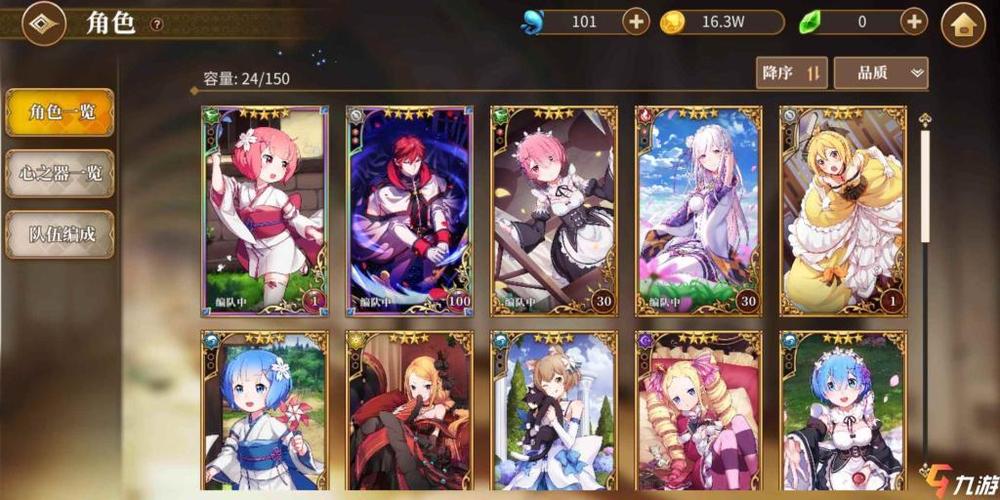Switch to the 角色一览 tab

pyautogui.click(x=60, y=112)
